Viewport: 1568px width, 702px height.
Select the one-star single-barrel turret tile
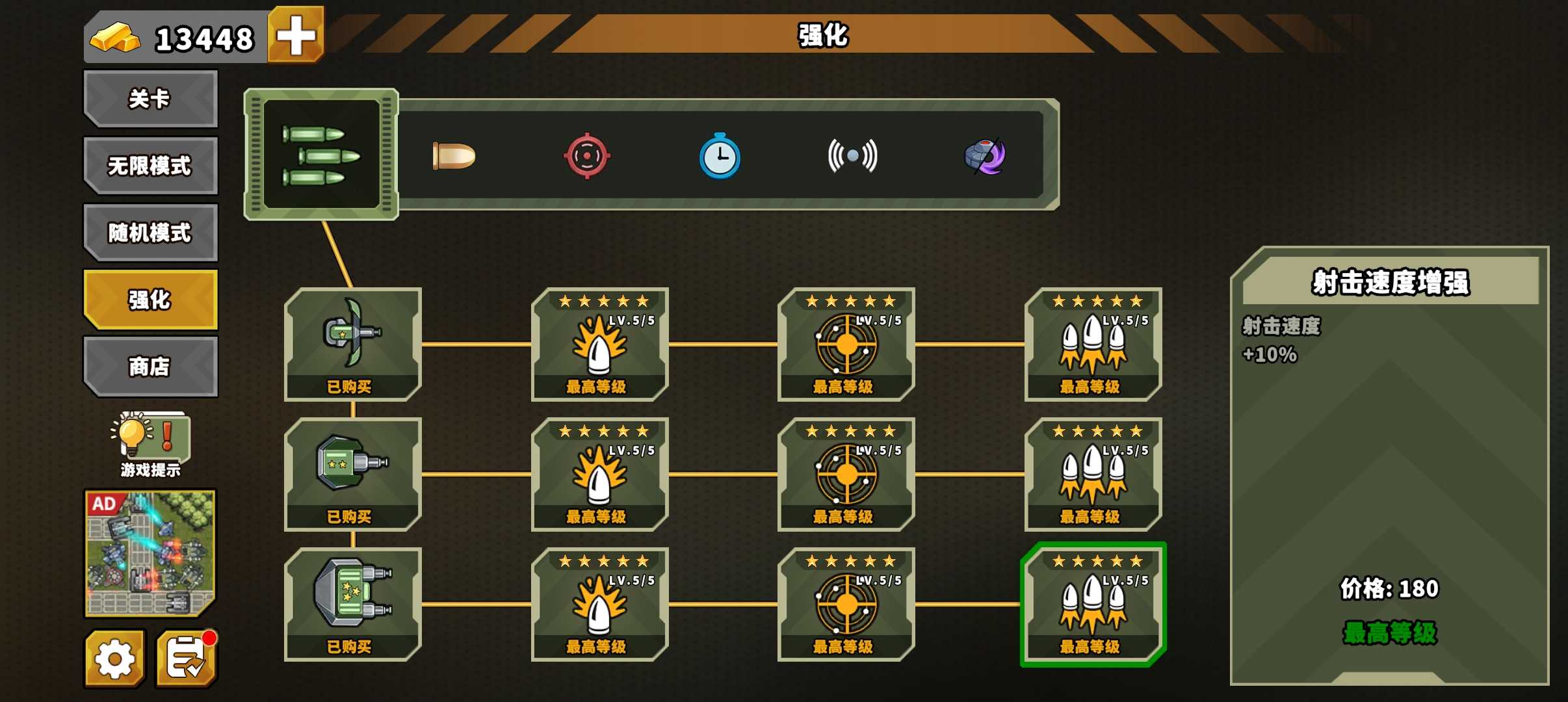[353, 343]
